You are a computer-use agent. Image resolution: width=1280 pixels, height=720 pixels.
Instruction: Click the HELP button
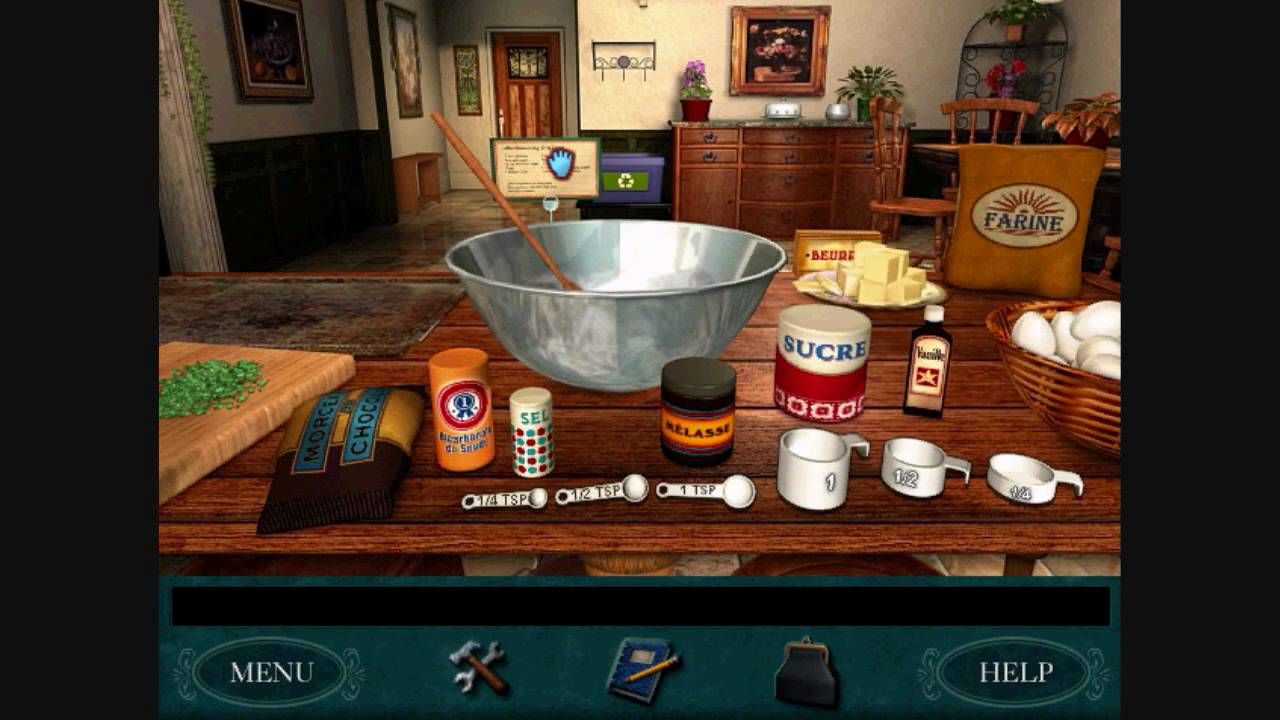coord(1014,672)
